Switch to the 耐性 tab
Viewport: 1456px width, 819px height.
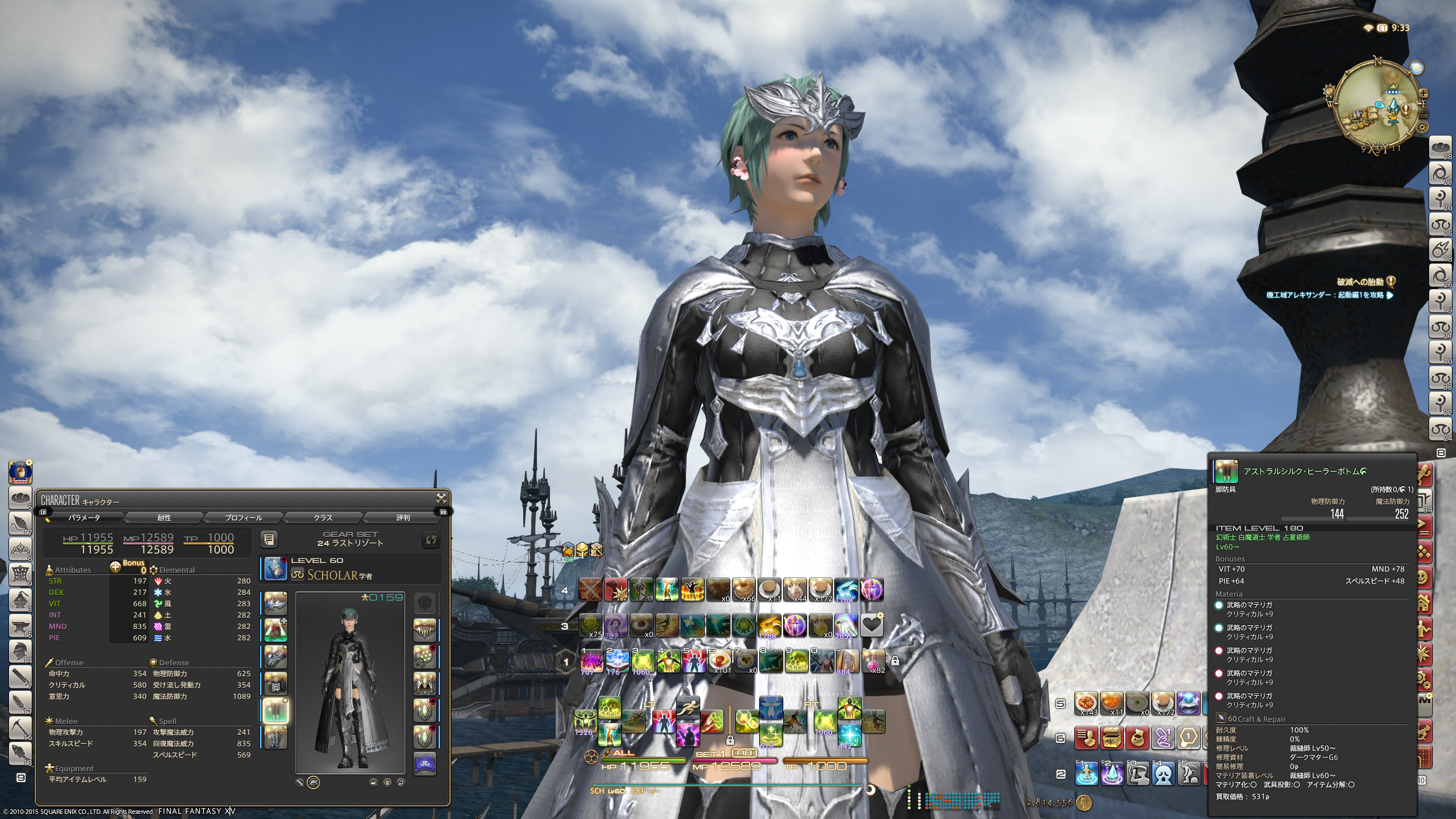(164, 518)
